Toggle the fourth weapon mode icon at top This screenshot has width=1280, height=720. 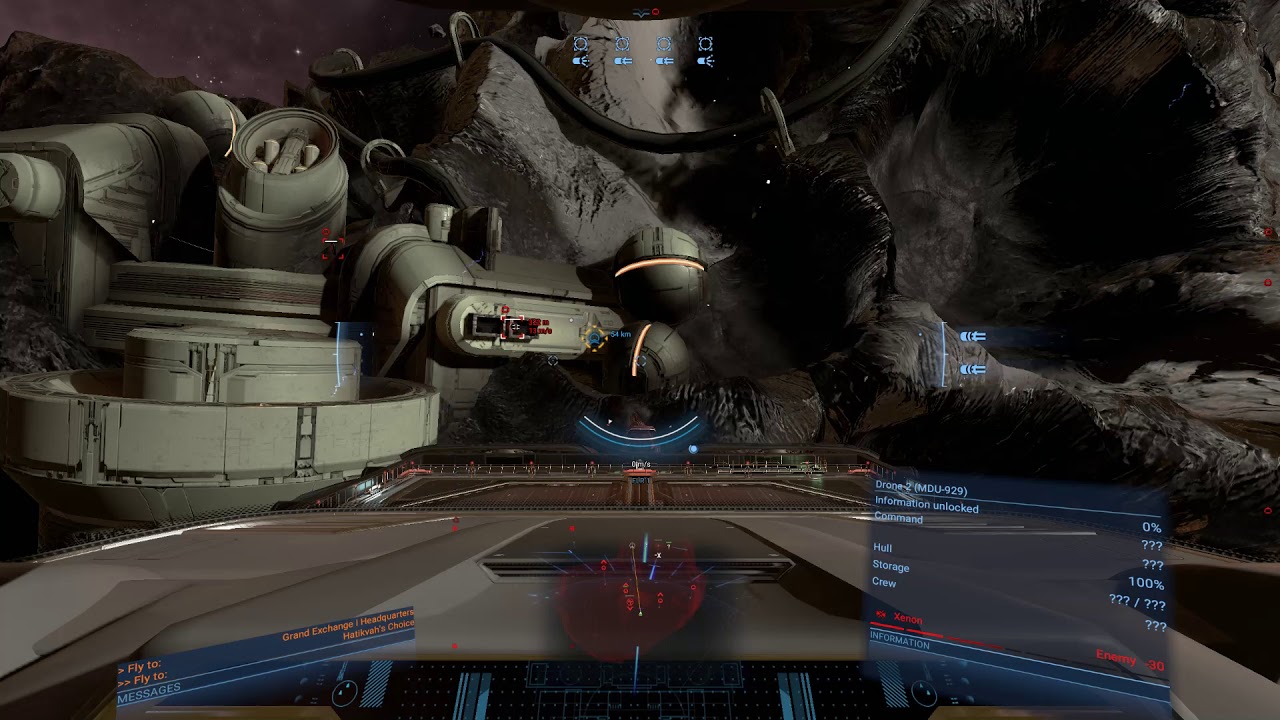707,61
